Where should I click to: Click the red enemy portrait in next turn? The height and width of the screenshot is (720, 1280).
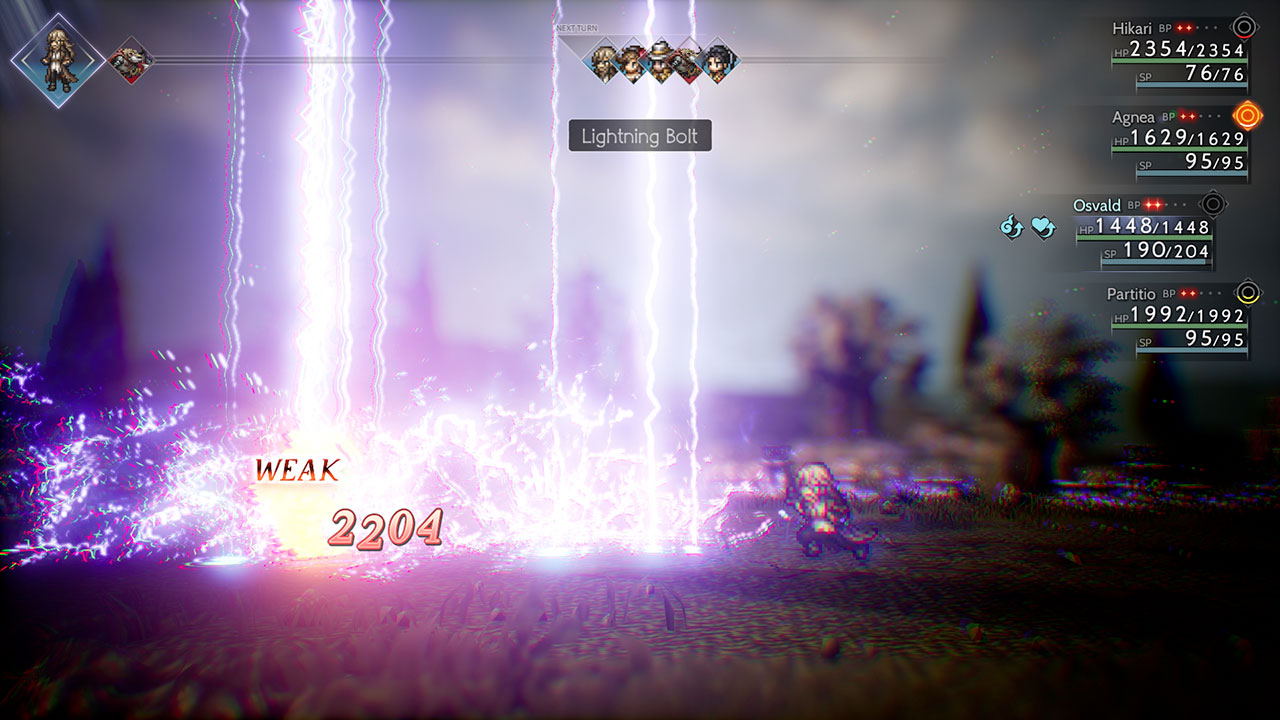click(x=689, y=60)
